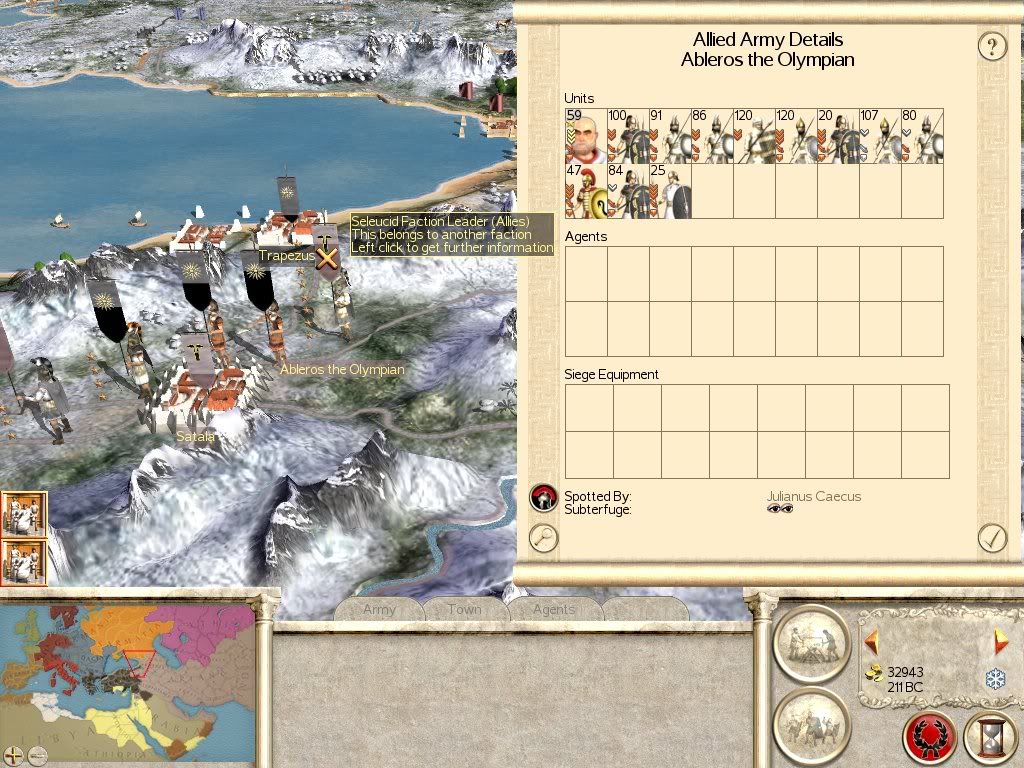The width and height of the screenshot is (1024, 768).
Task: End the turn with the hourglass button
Action: (x=990, y=738)
